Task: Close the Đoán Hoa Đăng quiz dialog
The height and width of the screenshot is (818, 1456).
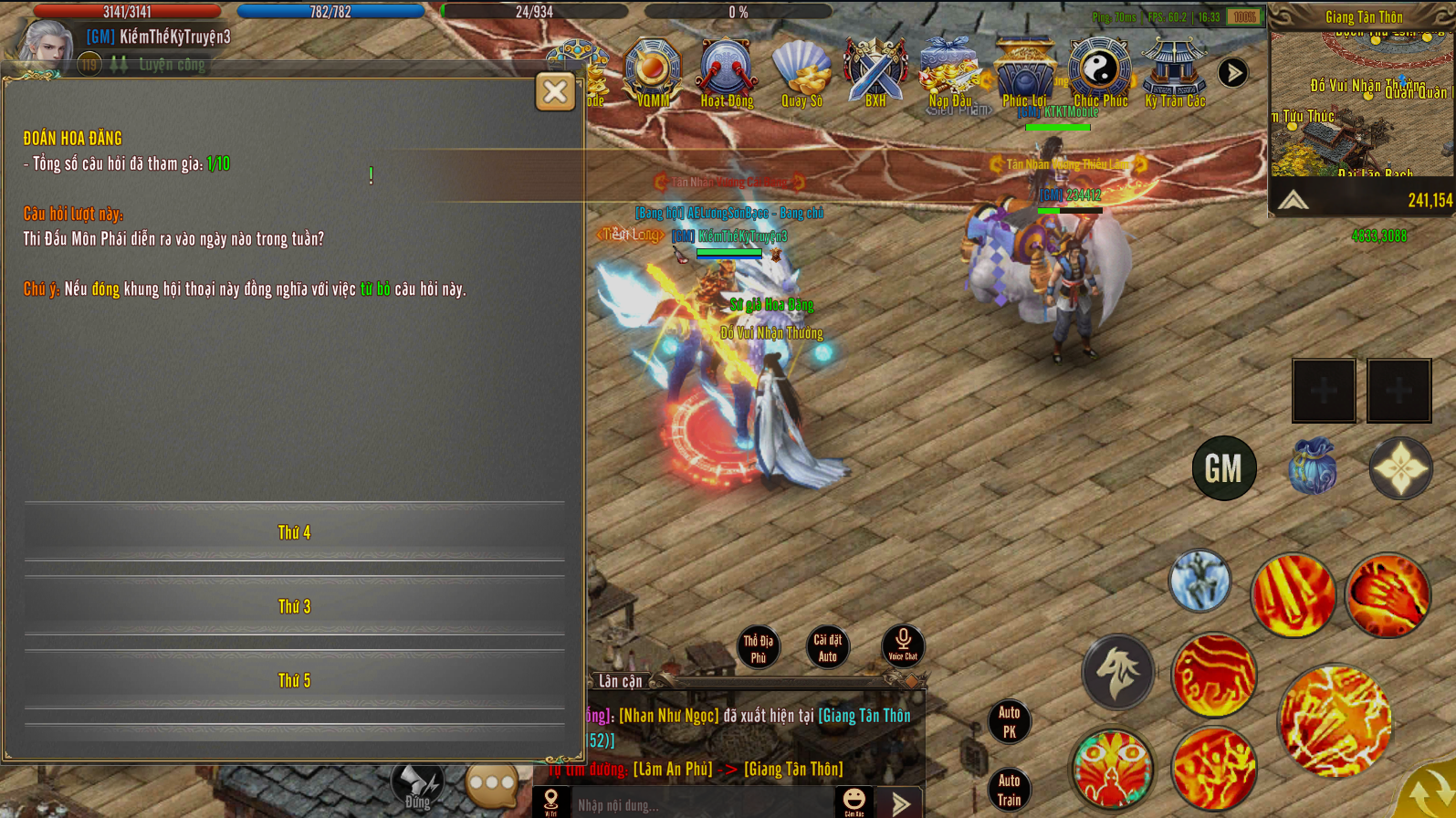Action: (x=555, y=92)
